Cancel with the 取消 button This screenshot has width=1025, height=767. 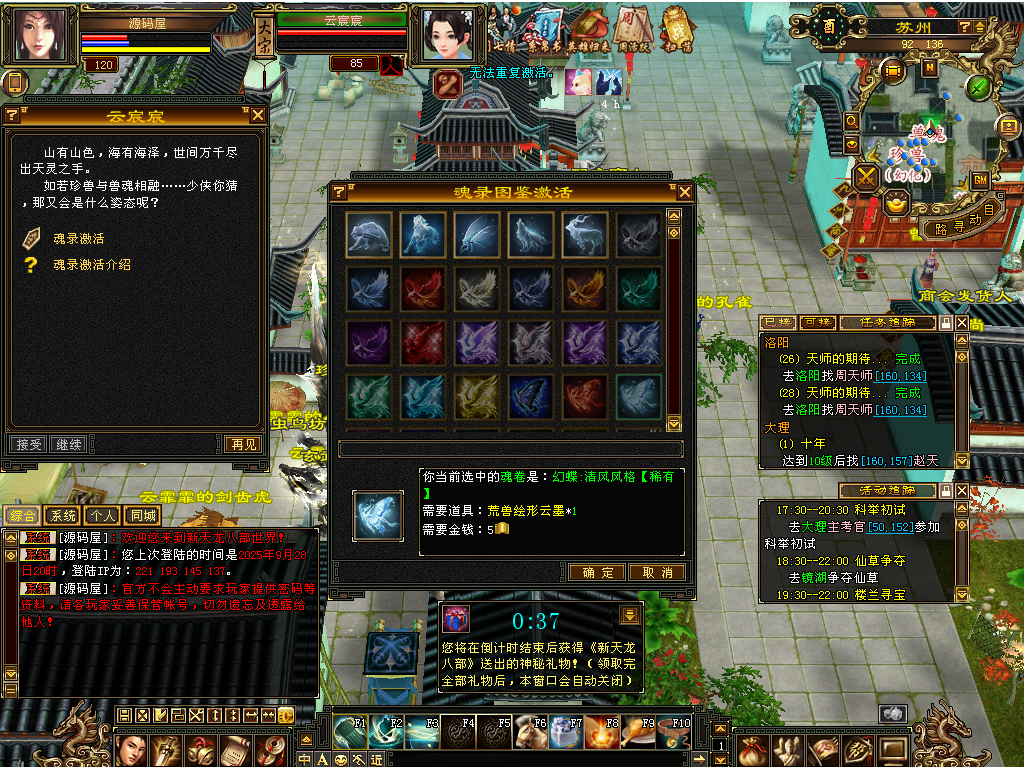click(657, 572)
